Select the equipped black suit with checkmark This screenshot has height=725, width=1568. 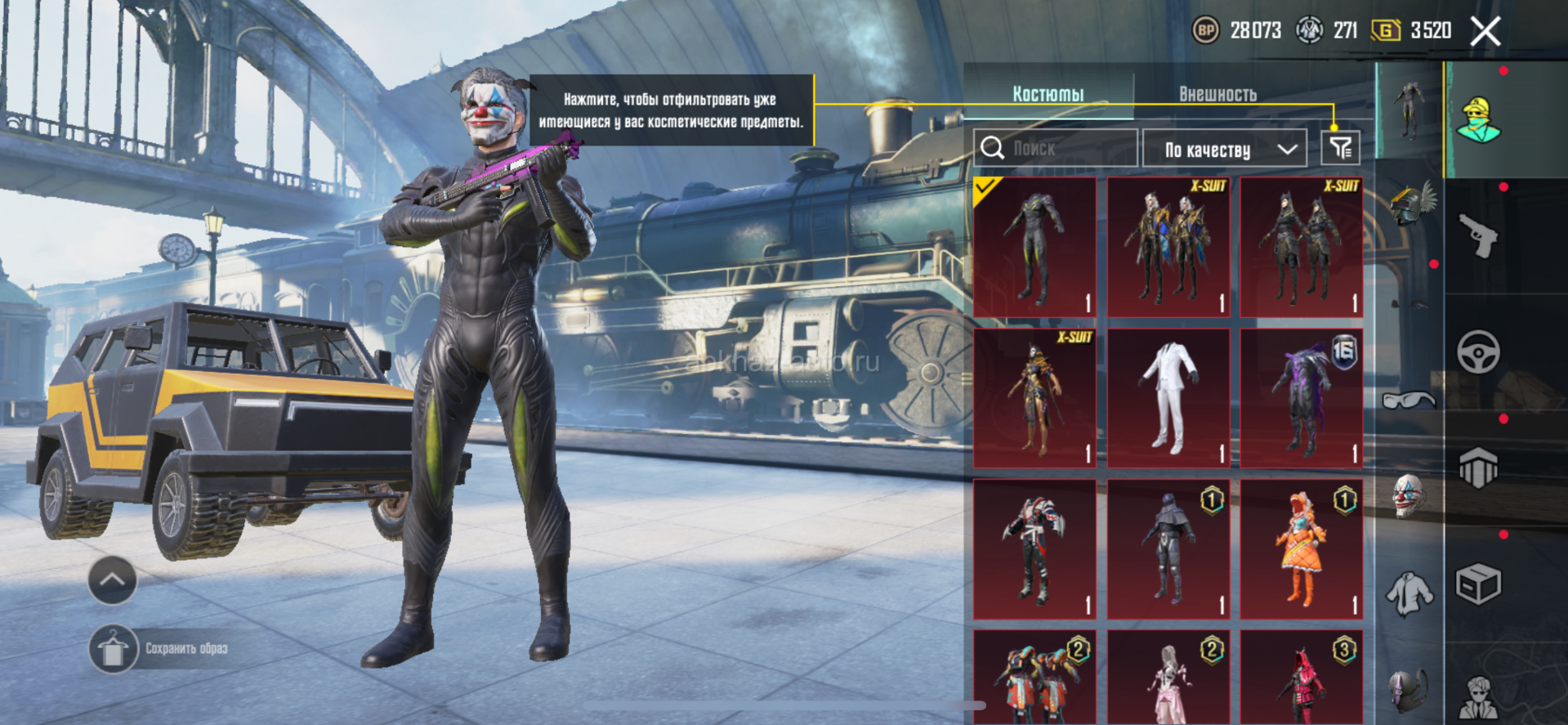1034,247
